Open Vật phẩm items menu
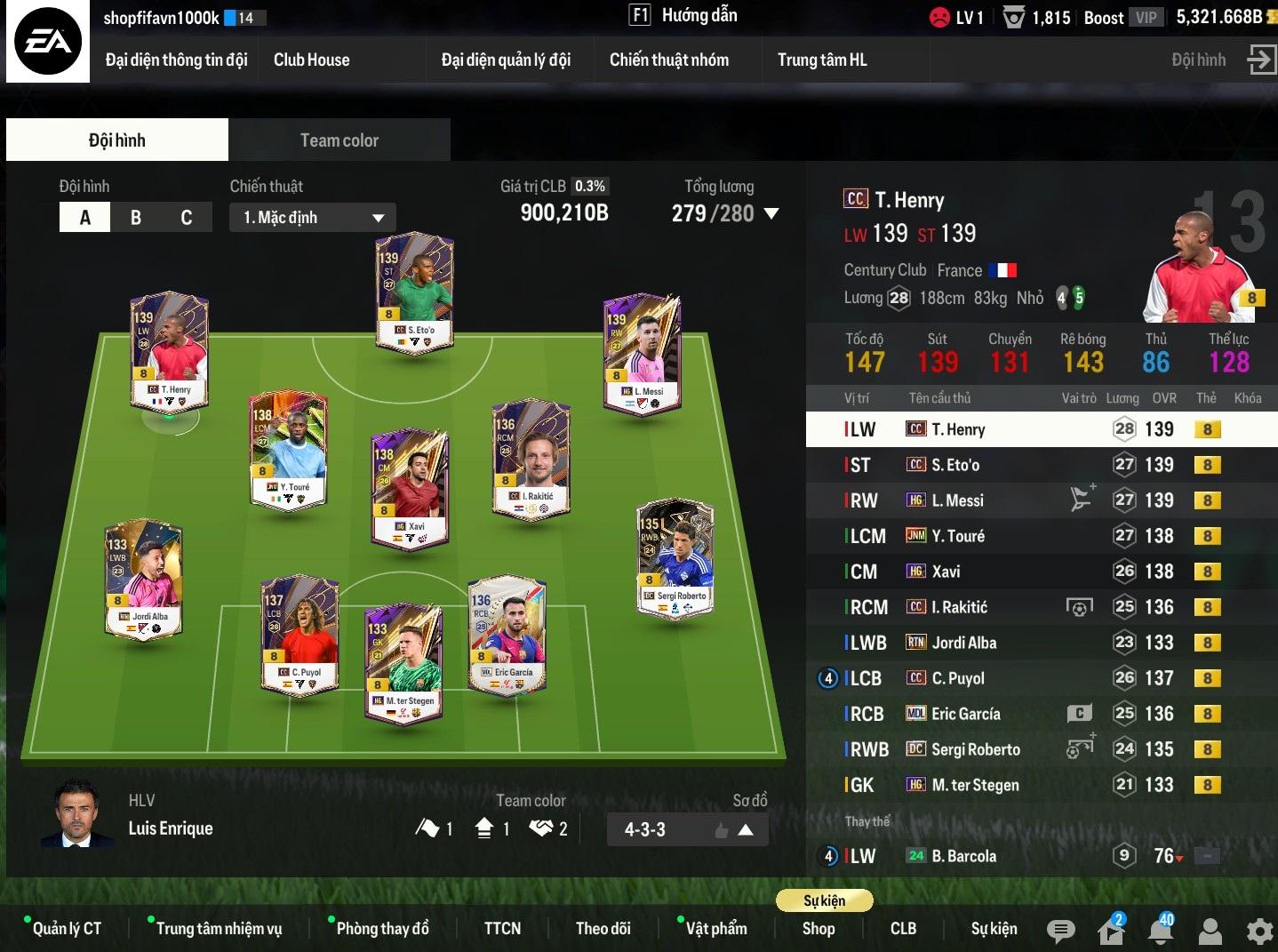This screenshot has width=1278, height=952. 715,929
